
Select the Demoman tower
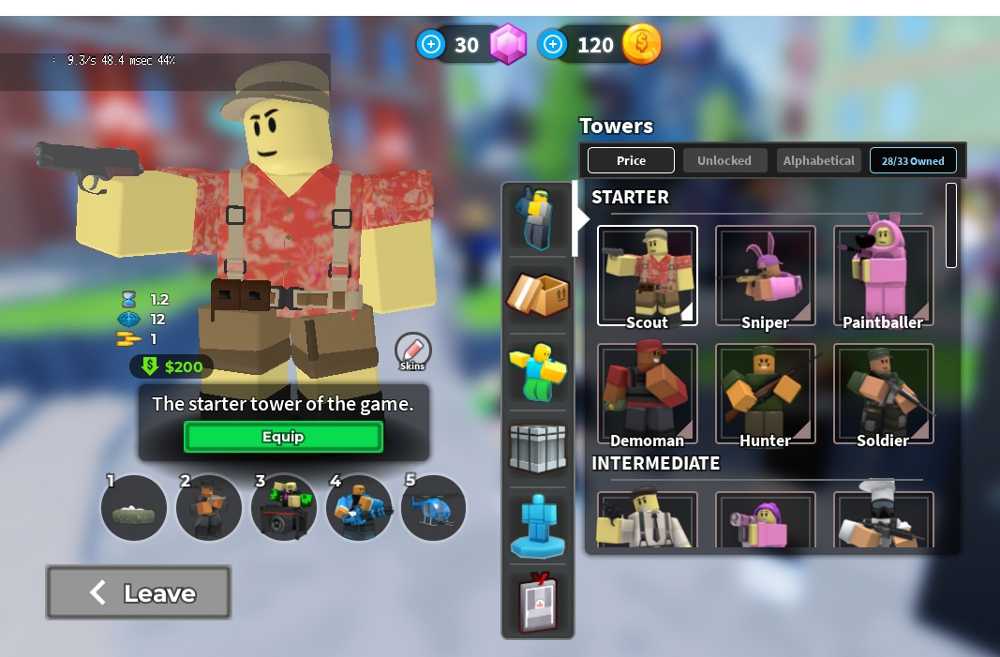point(647,394)
